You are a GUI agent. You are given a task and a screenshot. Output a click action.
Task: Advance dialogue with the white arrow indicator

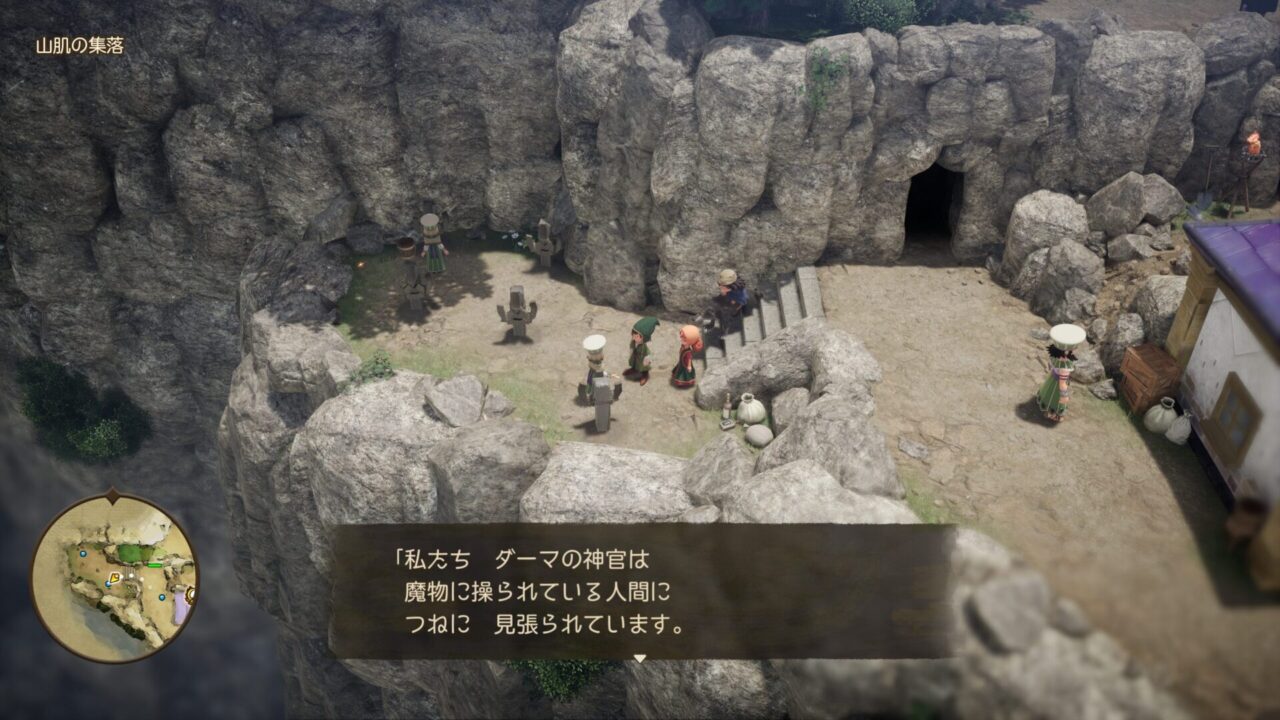pos(640,658)
